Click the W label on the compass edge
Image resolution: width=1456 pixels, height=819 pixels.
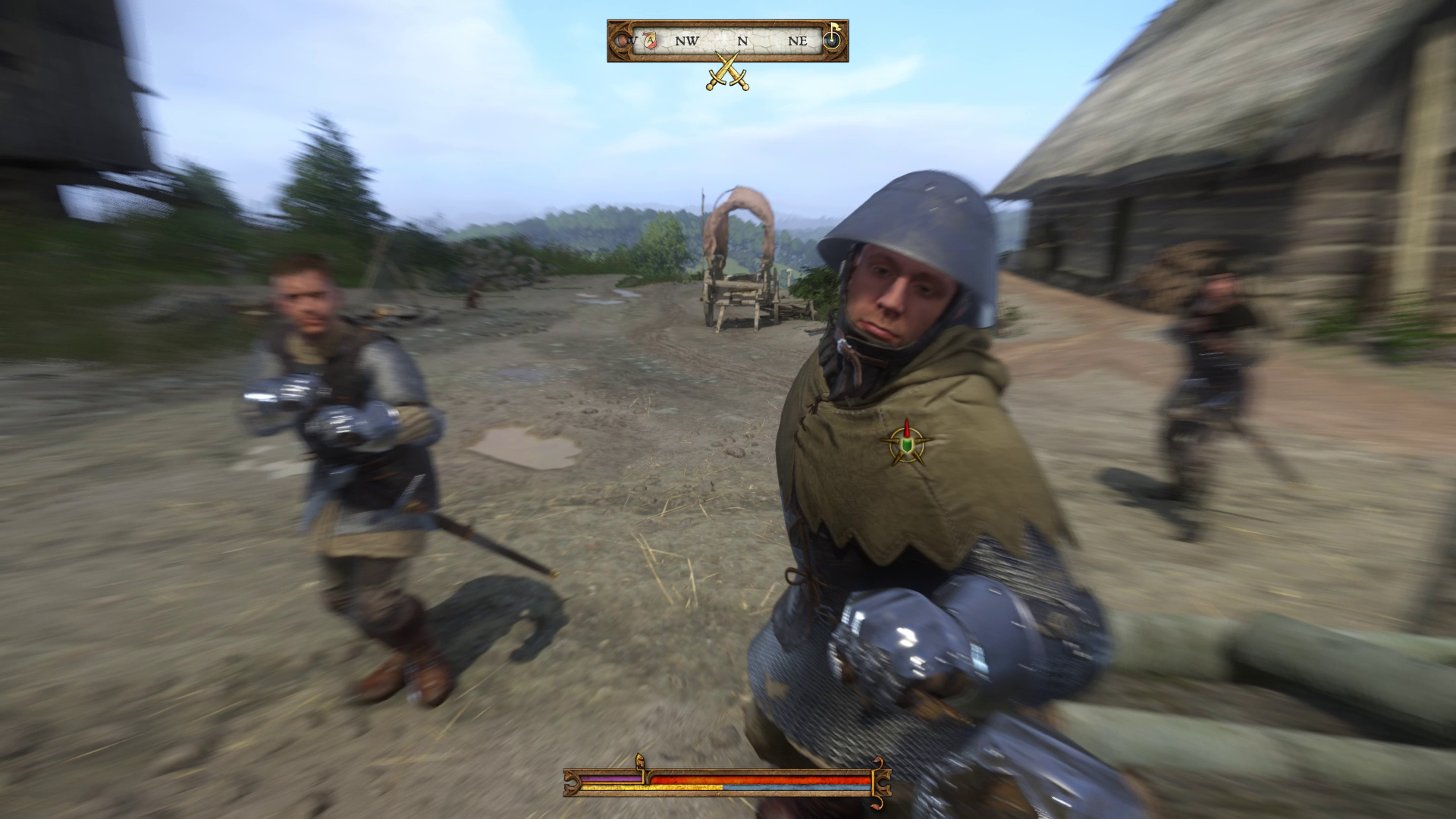tap(632, 40)
